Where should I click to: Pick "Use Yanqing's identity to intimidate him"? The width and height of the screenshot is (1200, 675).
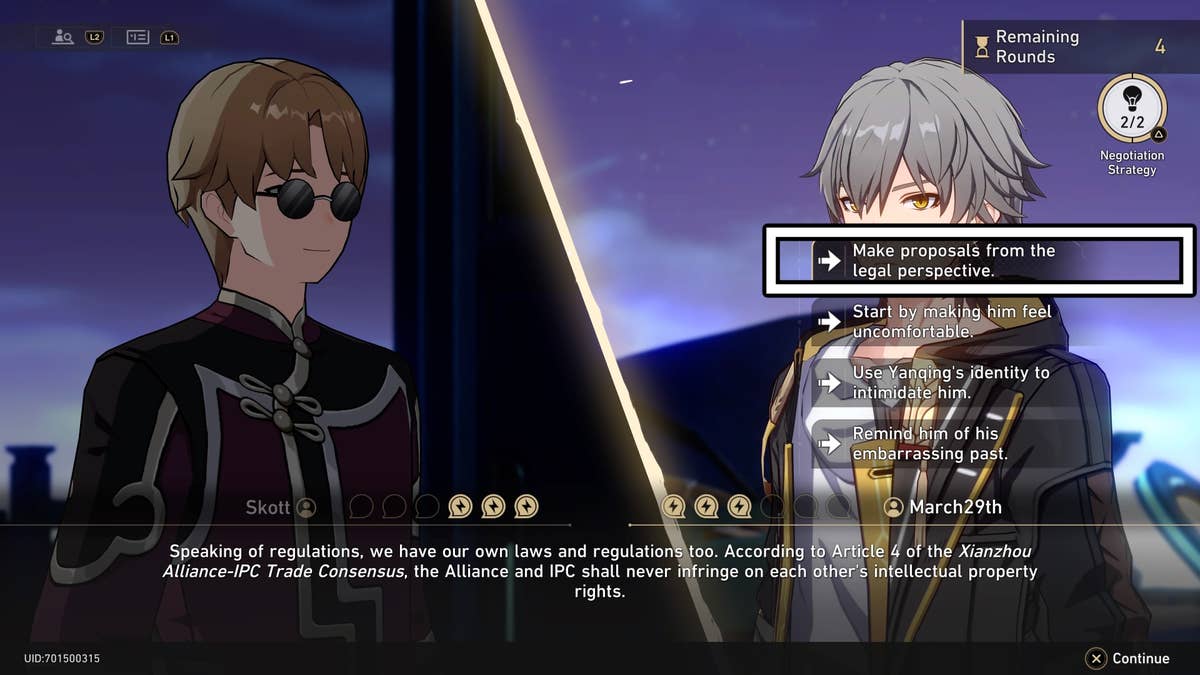tap(950, 382)
